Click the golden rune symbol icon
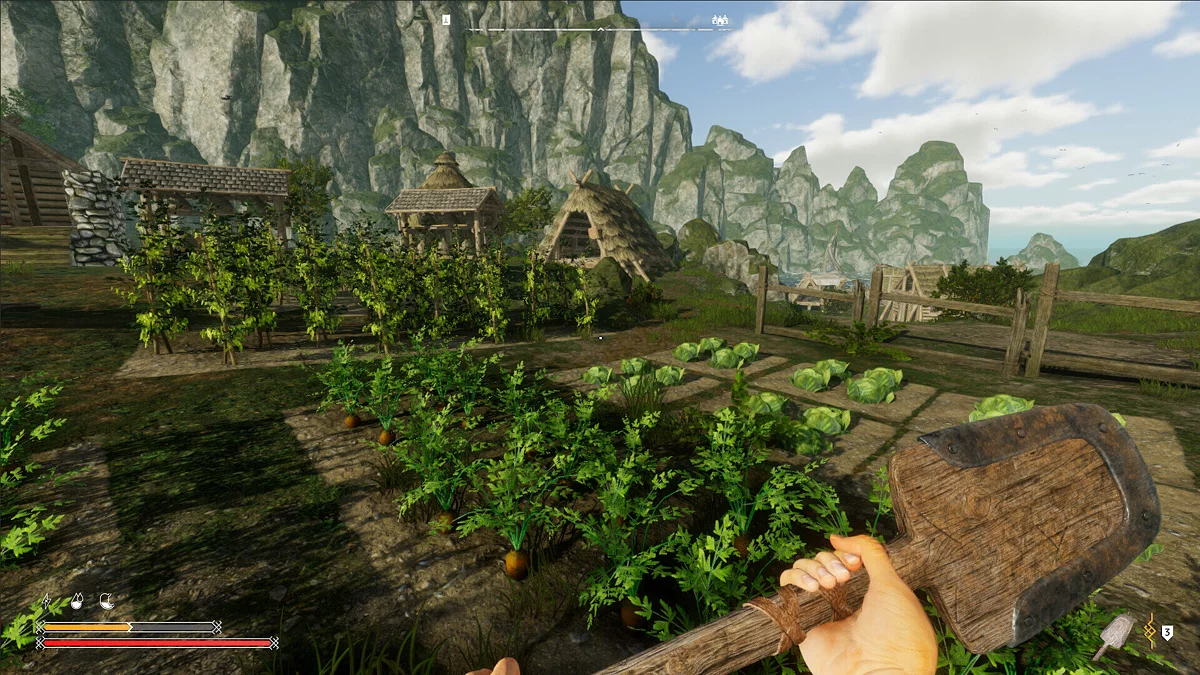Viewport: 1200px width, 675px height. click(1150, 630)
